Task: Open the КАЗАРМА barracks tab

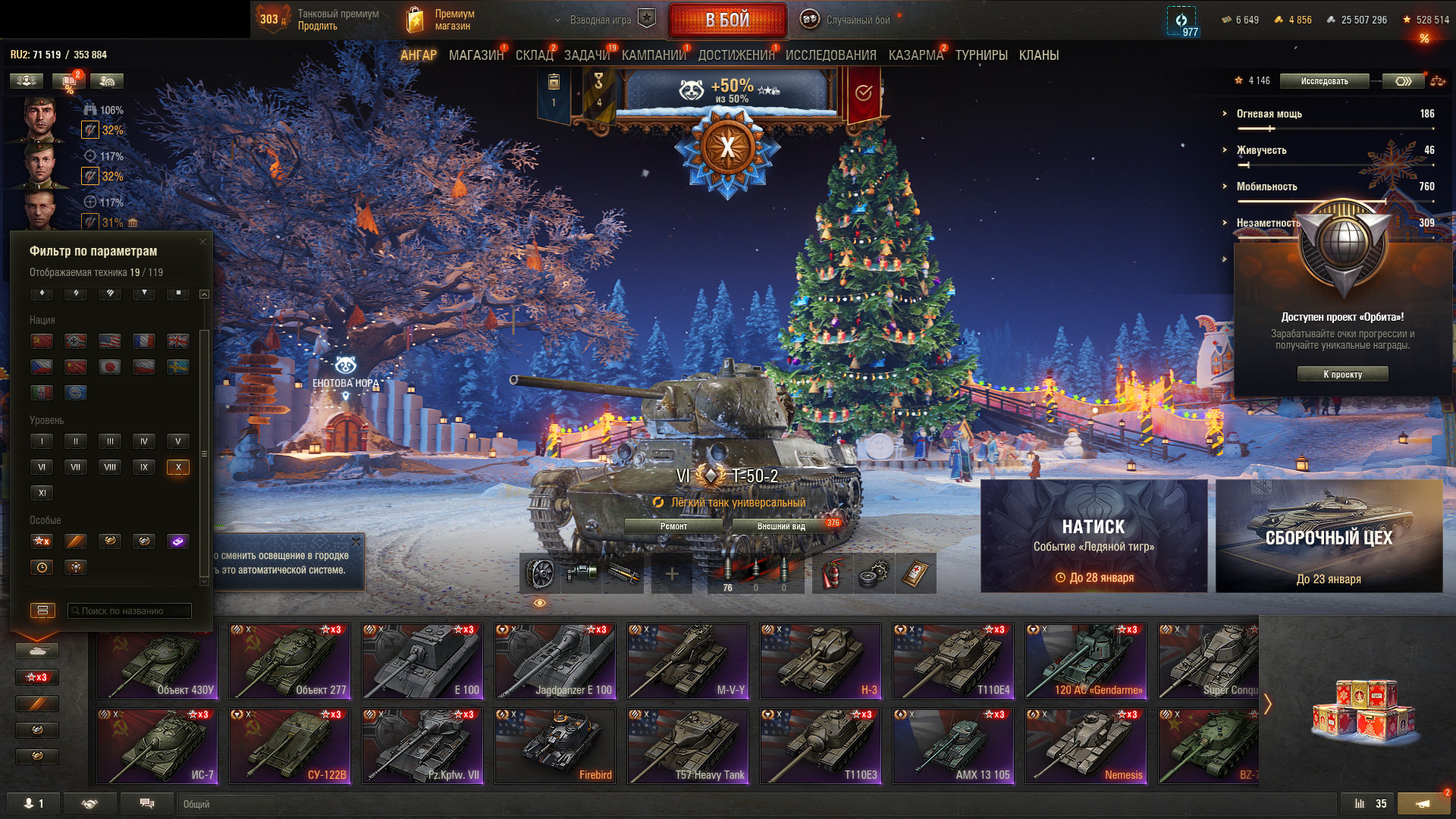Action: [x=915, y=55]
